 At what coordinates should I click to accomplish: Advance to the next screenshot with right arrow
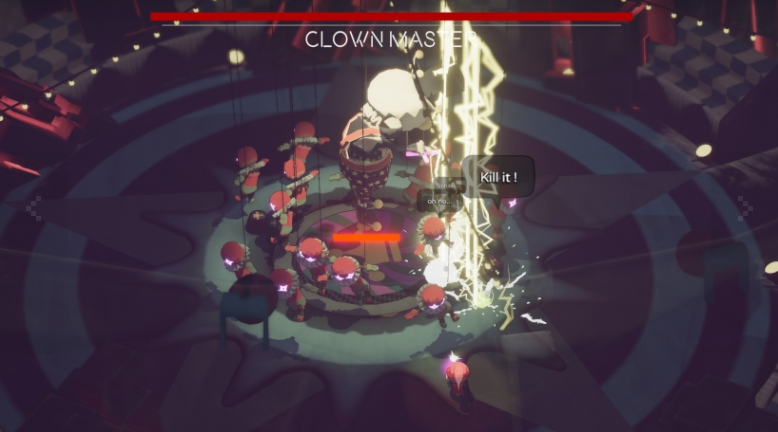[x=745, y=207]
